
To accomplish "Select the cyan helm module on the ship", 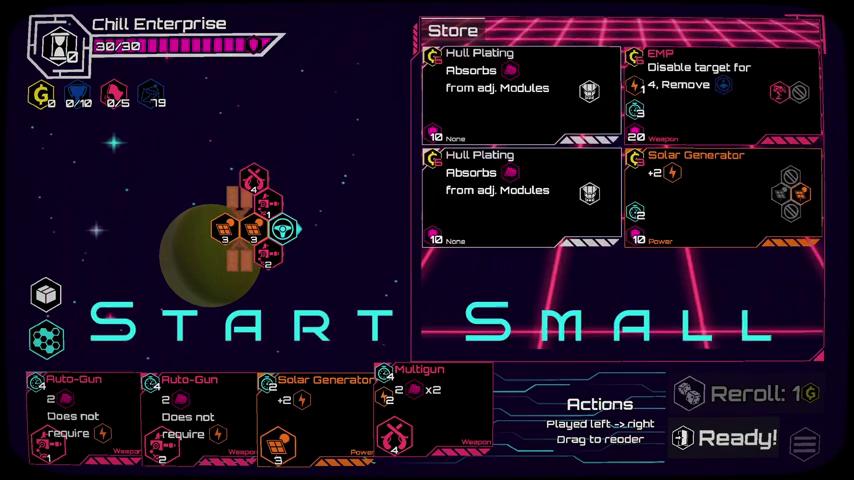I will point(284,229).
